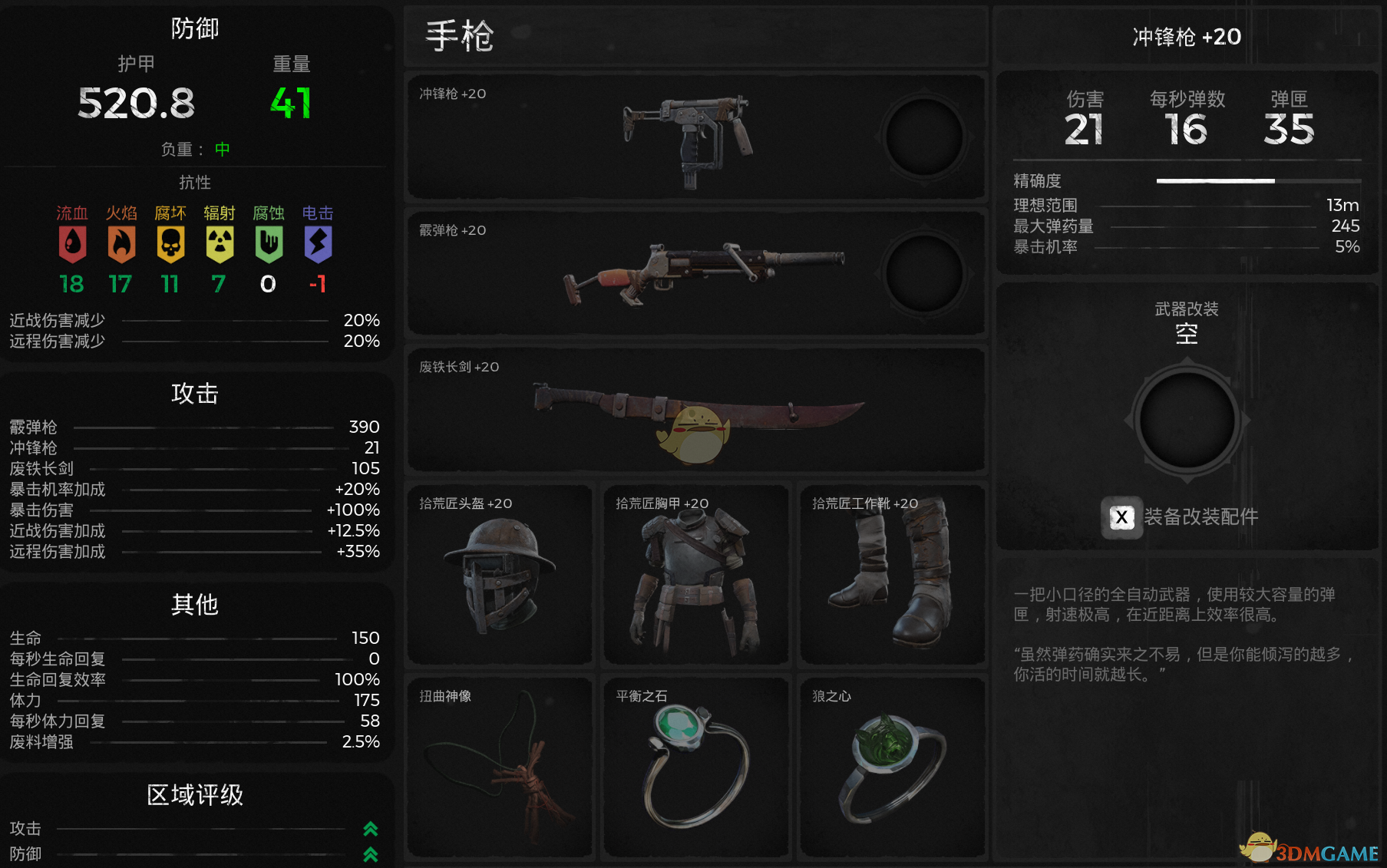This screenshot has width=1387, height=868.
Task: Click the 流血 bleed resistance icon
Action: click(x=72, y=244)
